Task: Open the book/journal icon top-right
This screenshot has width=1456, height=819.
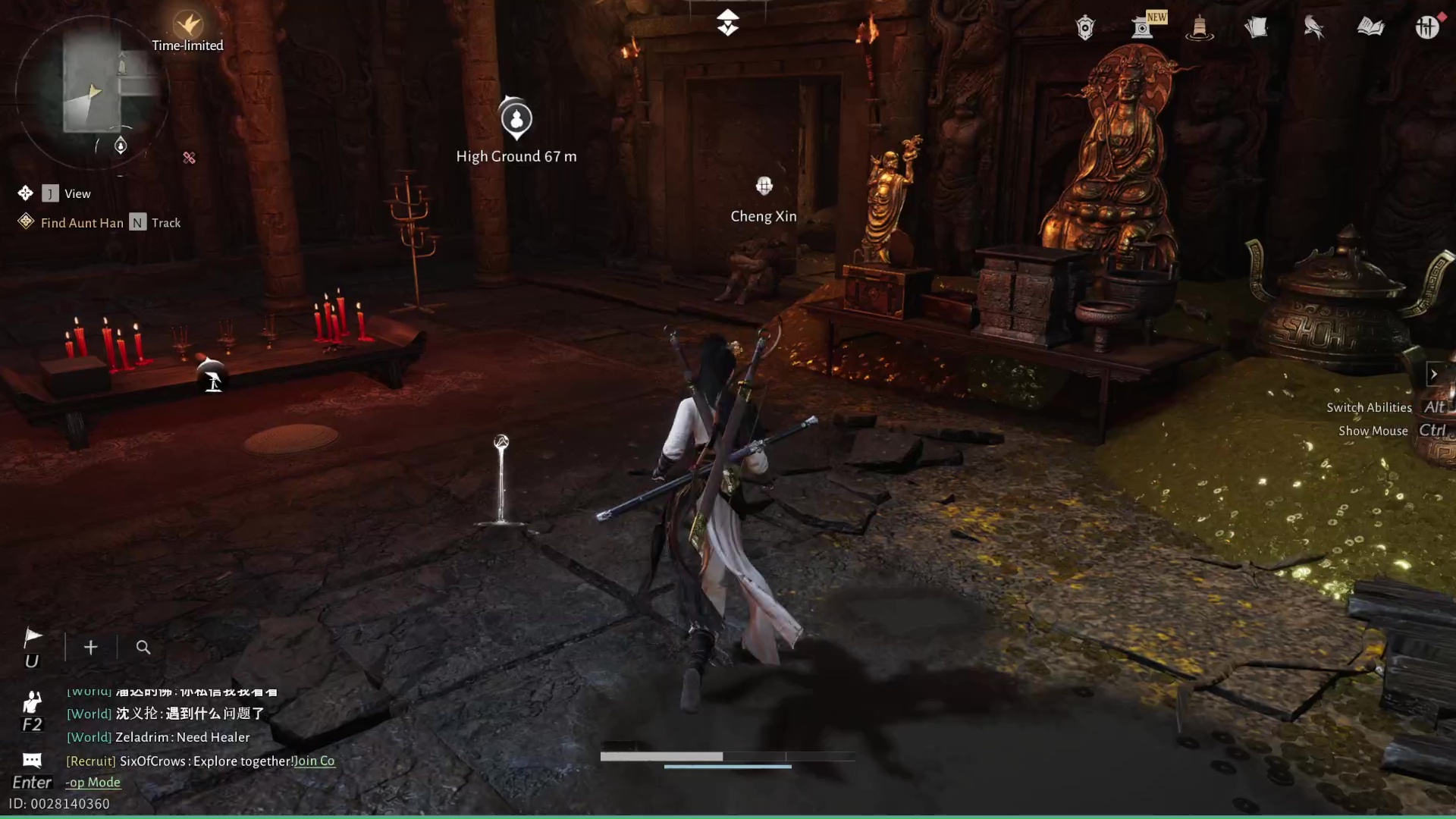Action: [x=1370, y=27]
